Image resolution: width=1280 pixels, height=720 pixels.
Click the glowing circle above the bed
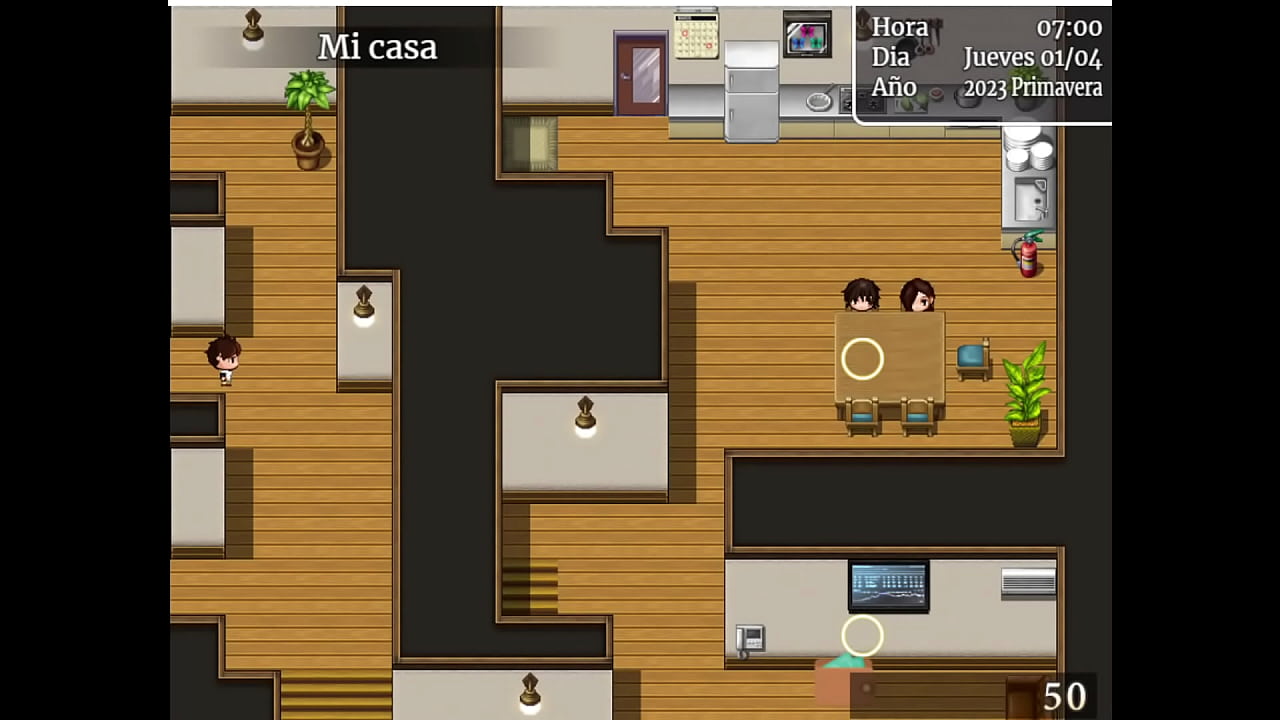tap(862, 635)
